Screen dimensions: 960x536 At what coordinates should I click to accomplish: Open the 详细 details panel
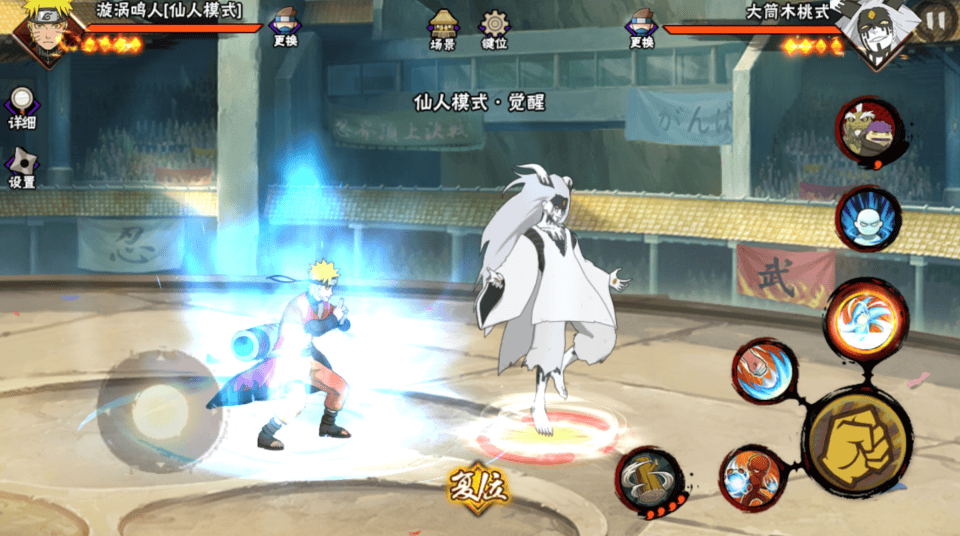pos(22,108)
